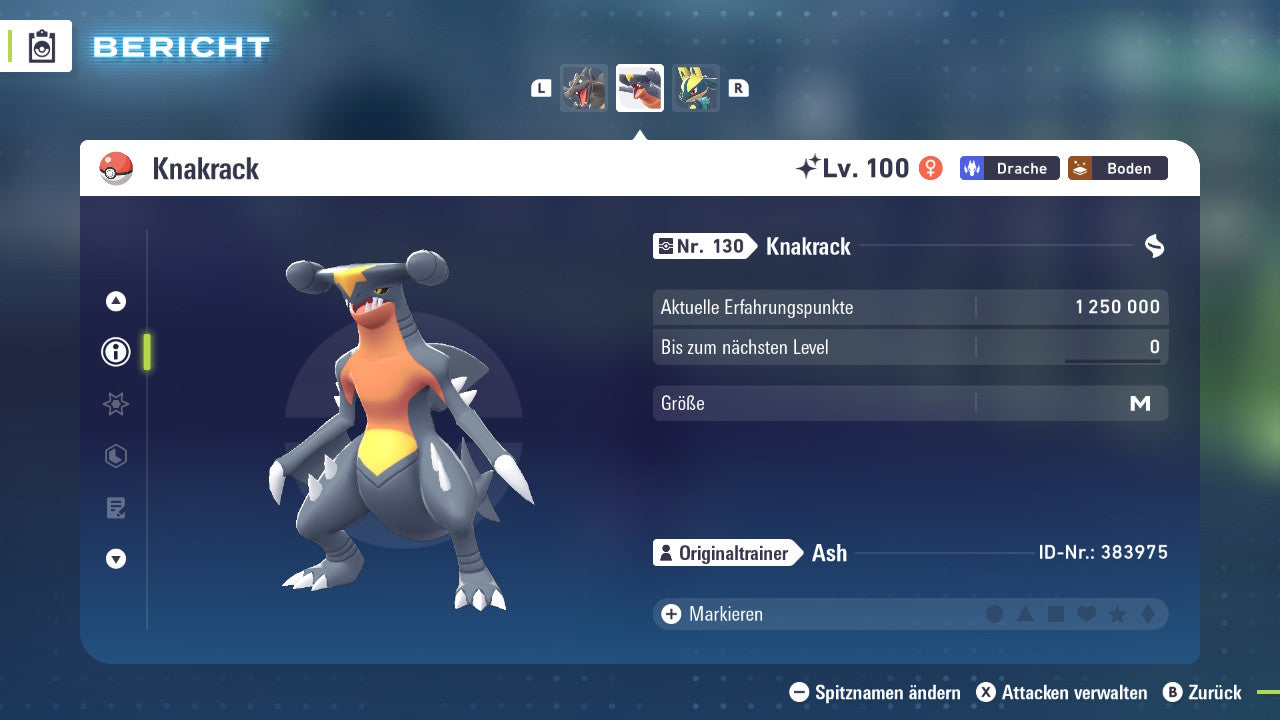The image size is (1280, 720).
Task: Select the Boden type badge
Action: [1117, 168]
